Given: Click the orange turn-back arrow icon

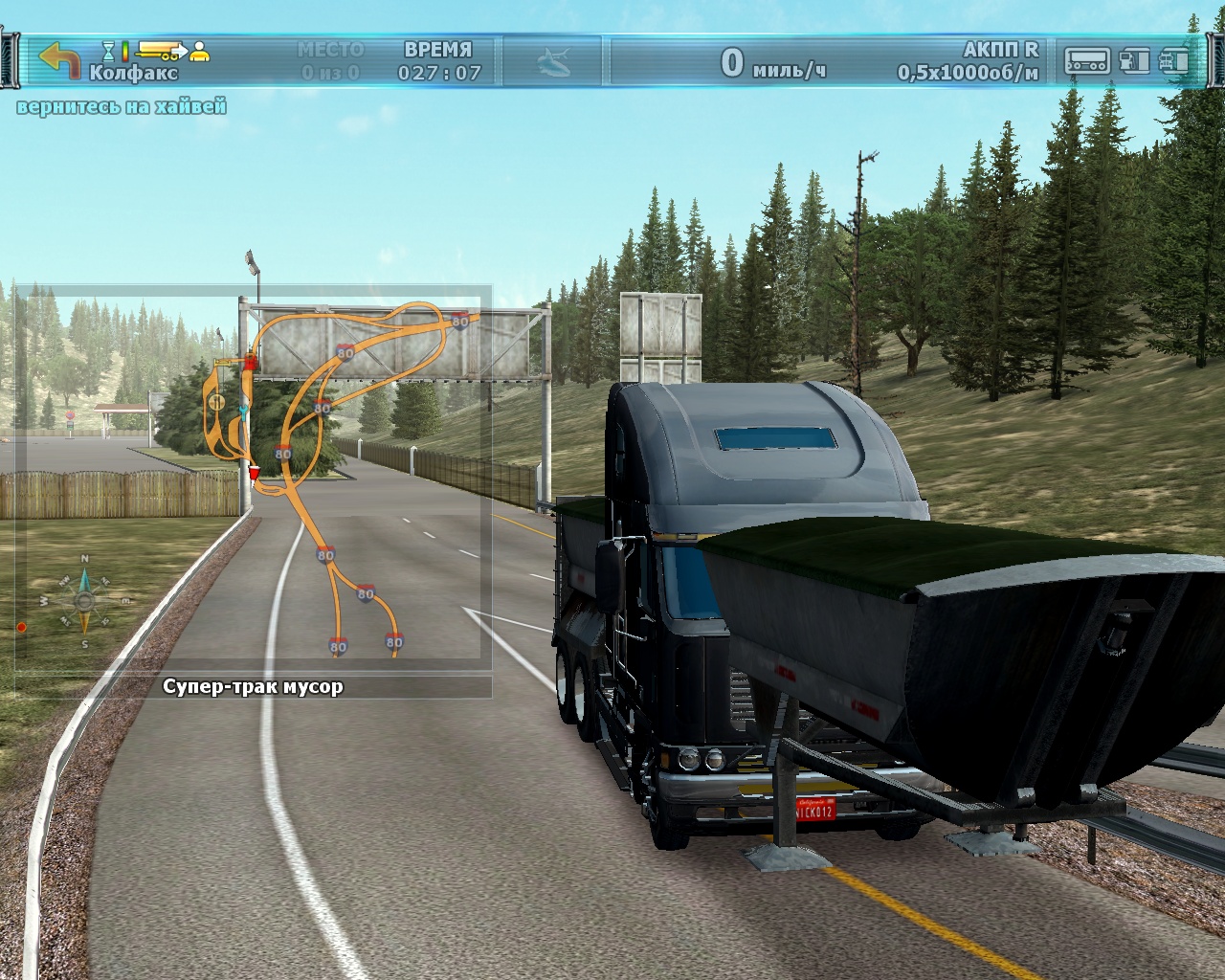Looking at the screenshot, I should click(x=59, y=59).
